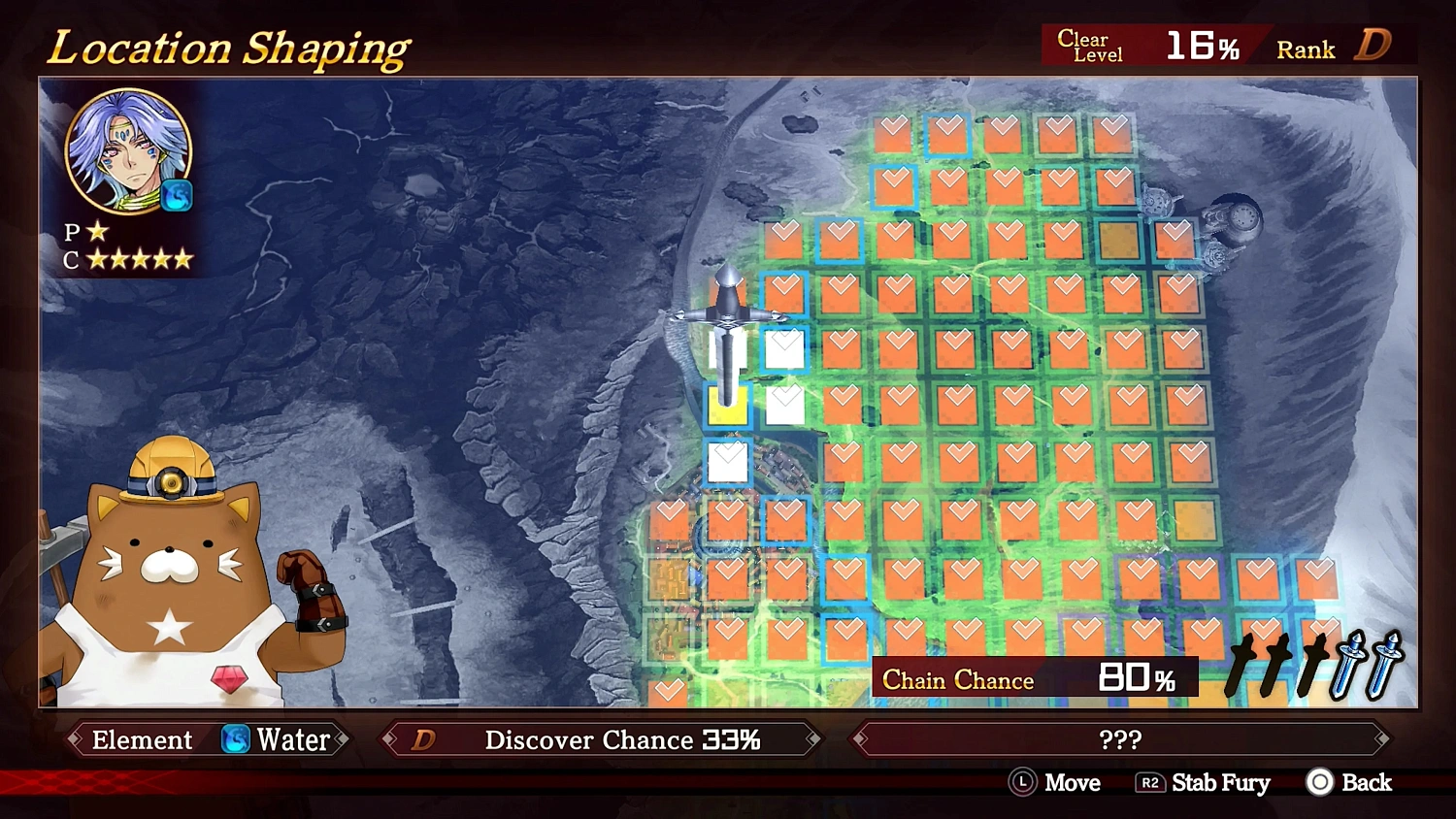This screenshot has height=819, width=1456.
Task: Select the yellow highlighted grid tile on the map
Action: 728,408
